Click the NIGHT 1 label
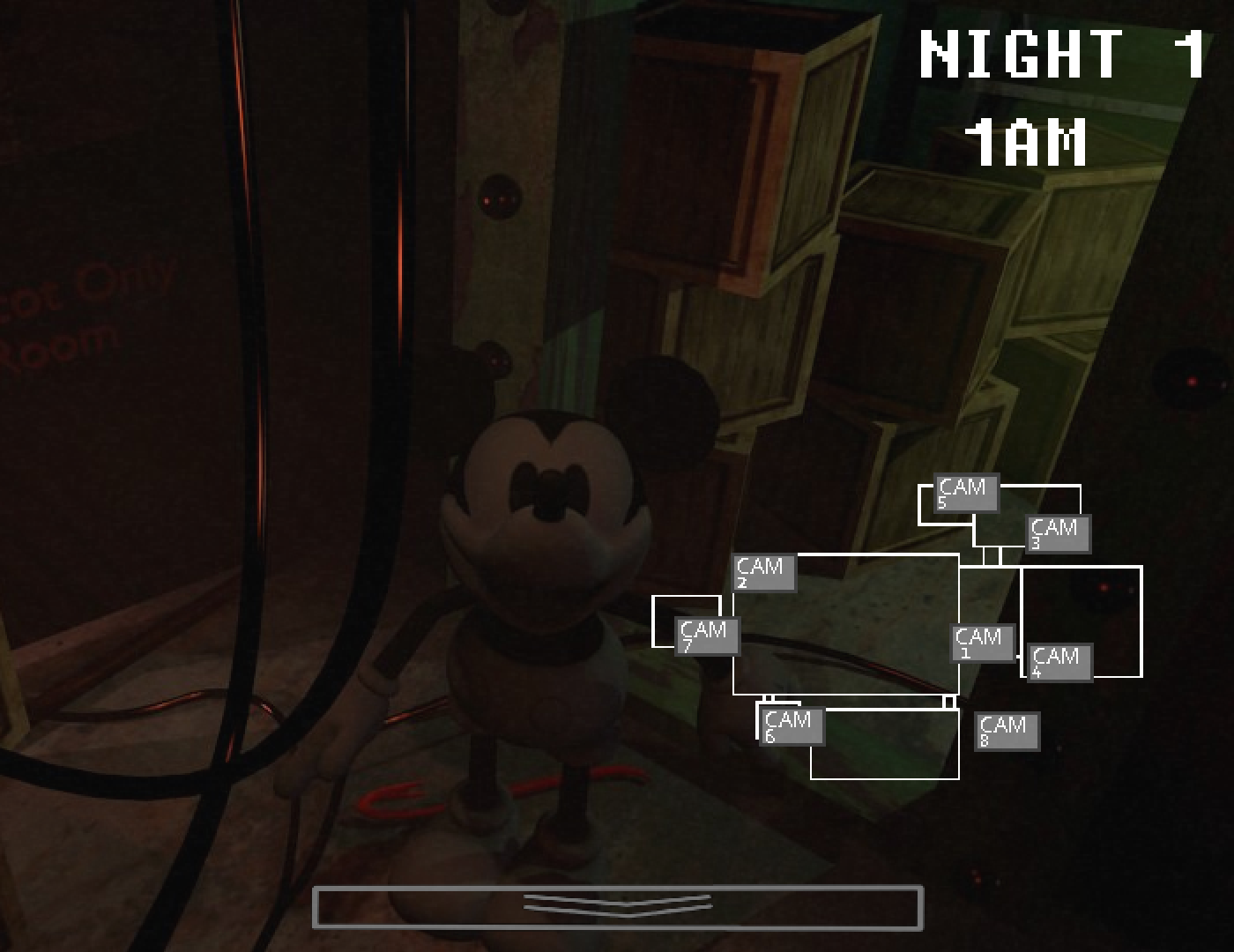Viewport: 1234px width, 952px height. click(x=1064, y=55)
